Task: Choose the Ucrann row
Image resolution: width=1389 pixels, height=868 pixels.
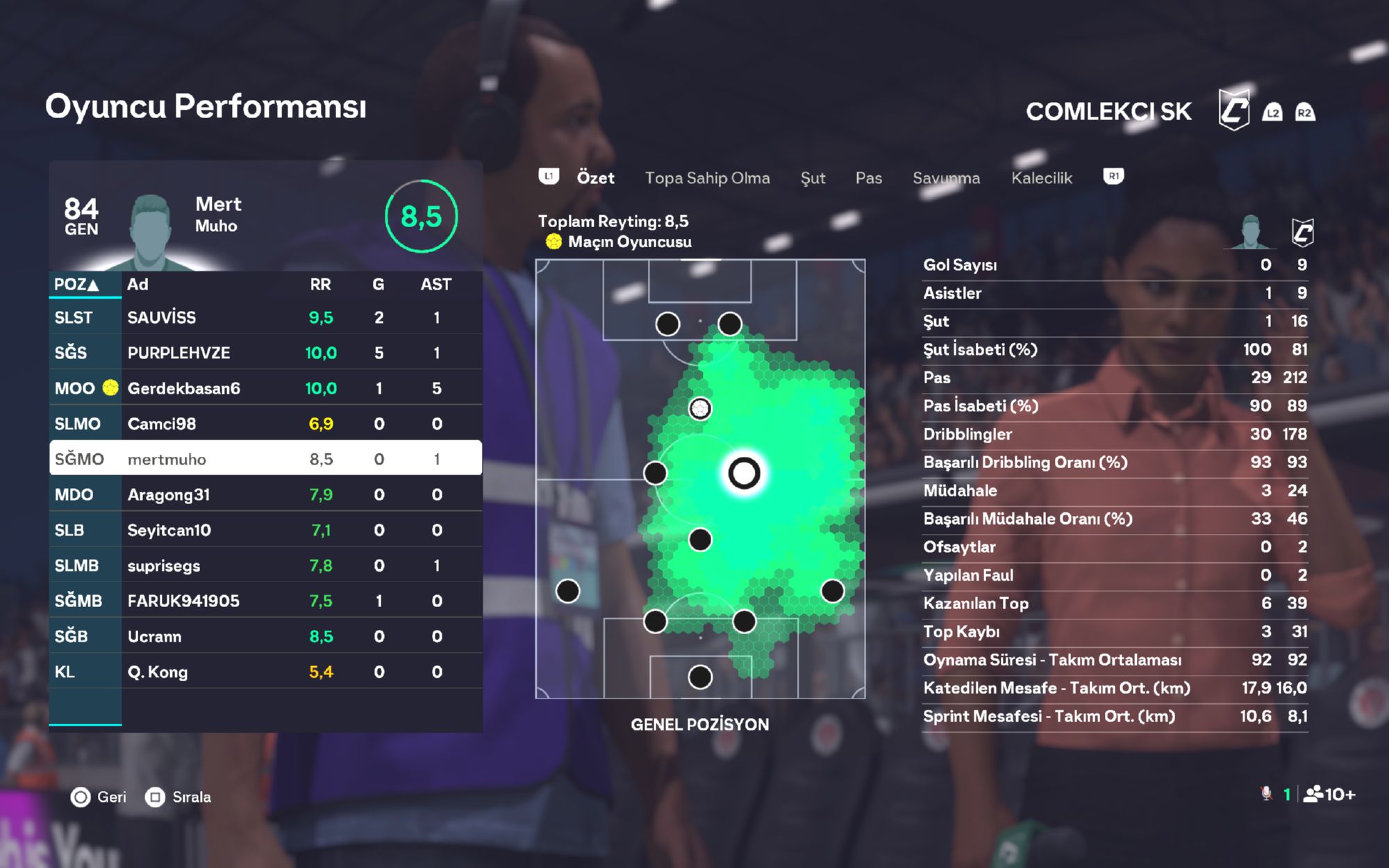Action: click(x=265, y=636)
